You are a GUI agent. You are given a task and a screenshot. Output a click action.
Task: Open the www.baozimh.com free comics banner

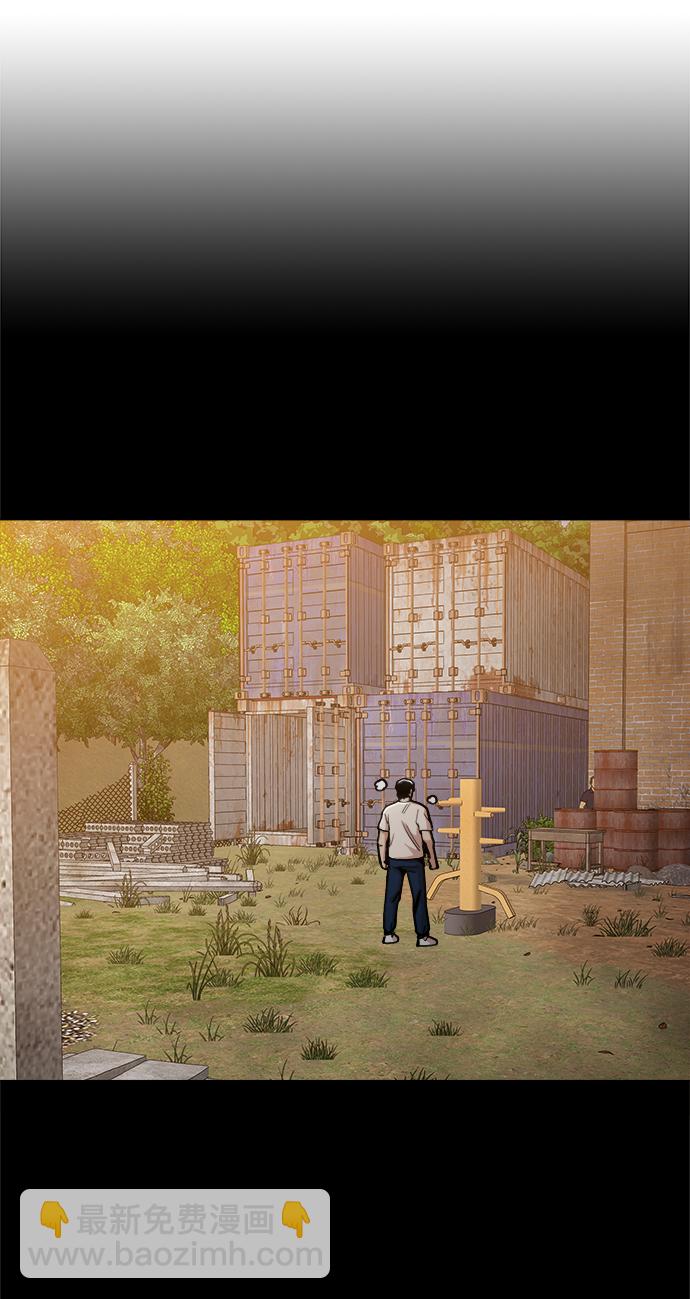[175, 1233]
